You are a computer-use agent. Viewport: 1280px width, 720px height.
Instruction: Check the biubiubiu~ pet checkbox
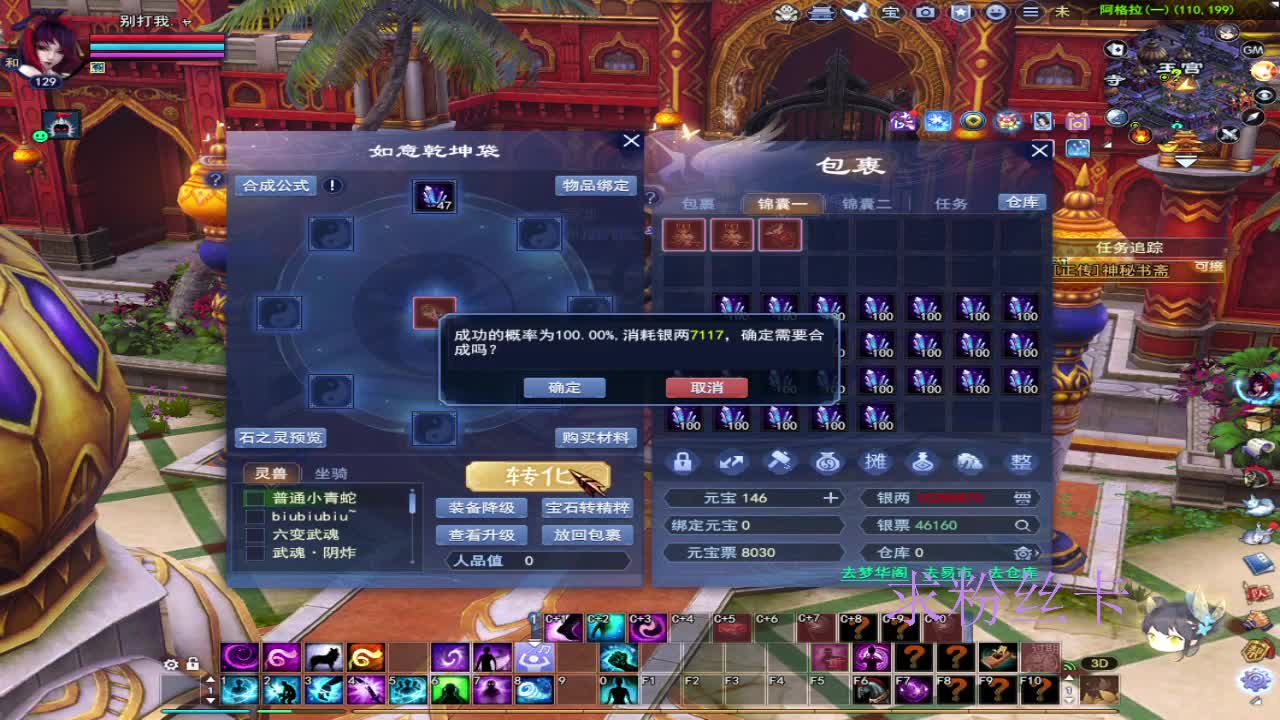click(255, 515)
